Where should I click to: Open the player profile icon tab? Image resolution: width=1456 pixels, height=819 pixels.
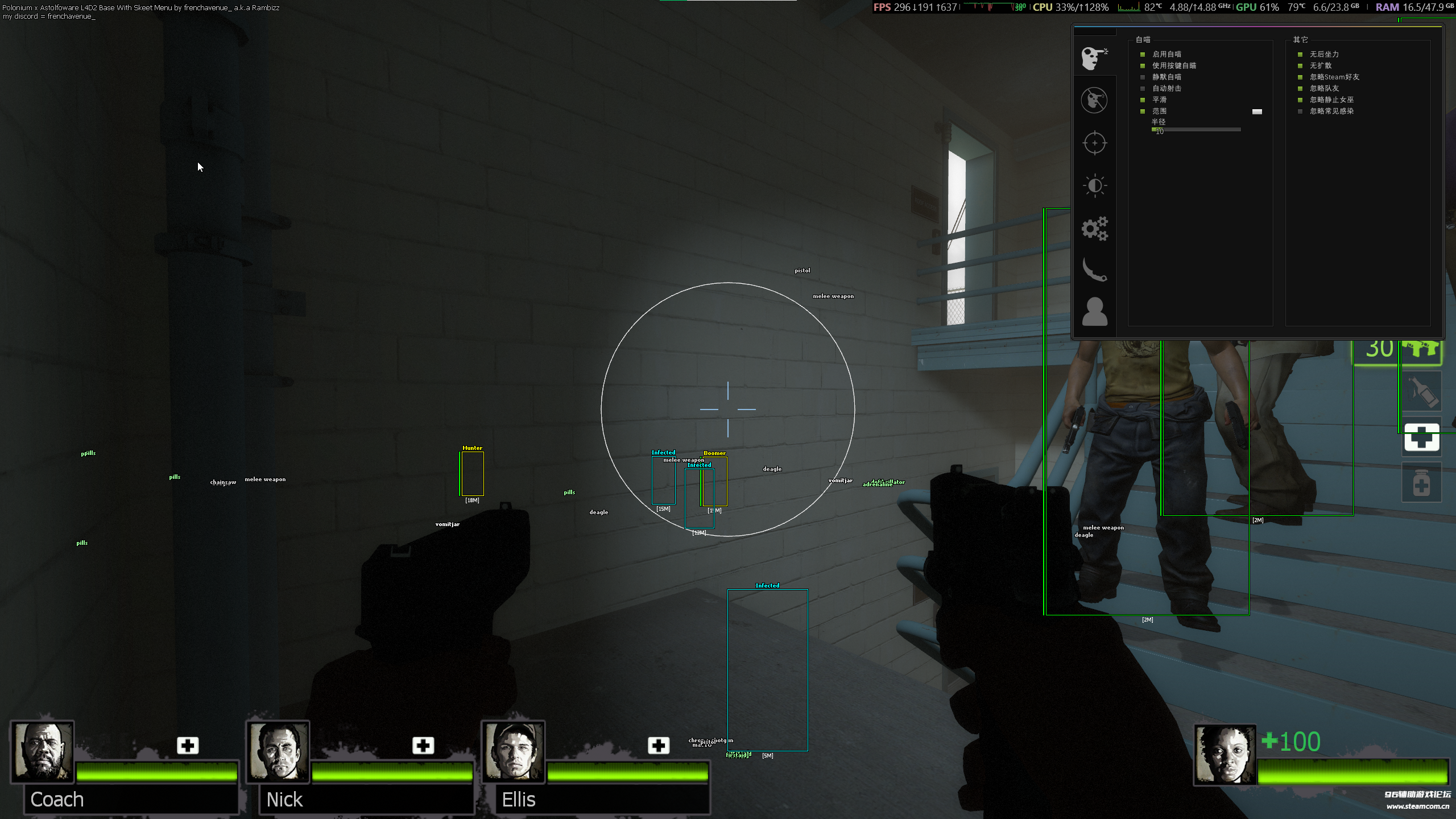[x=1095, y=312]
